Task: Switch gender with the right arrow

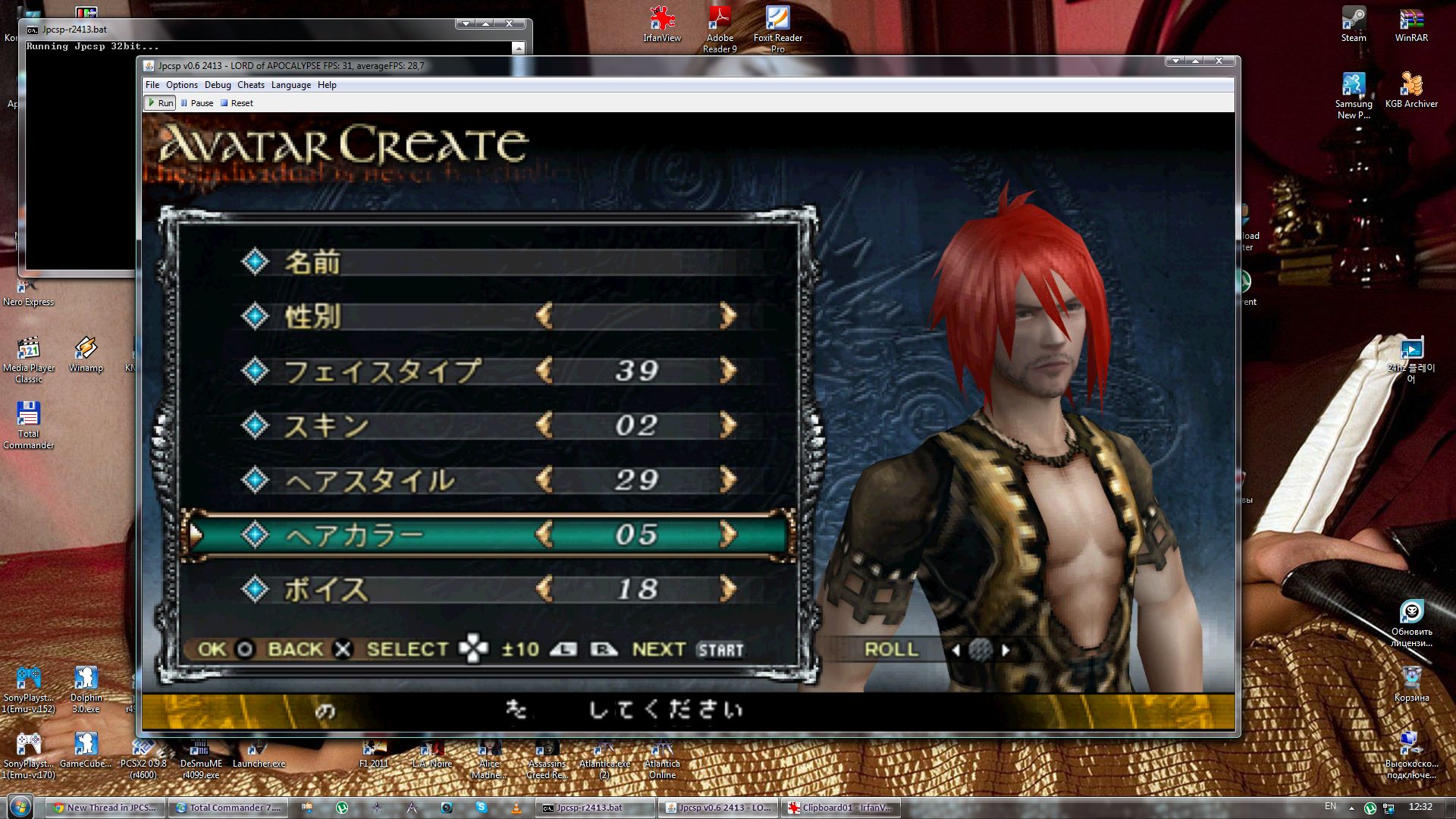Action: pyautogui.click(x=728, y=316)
